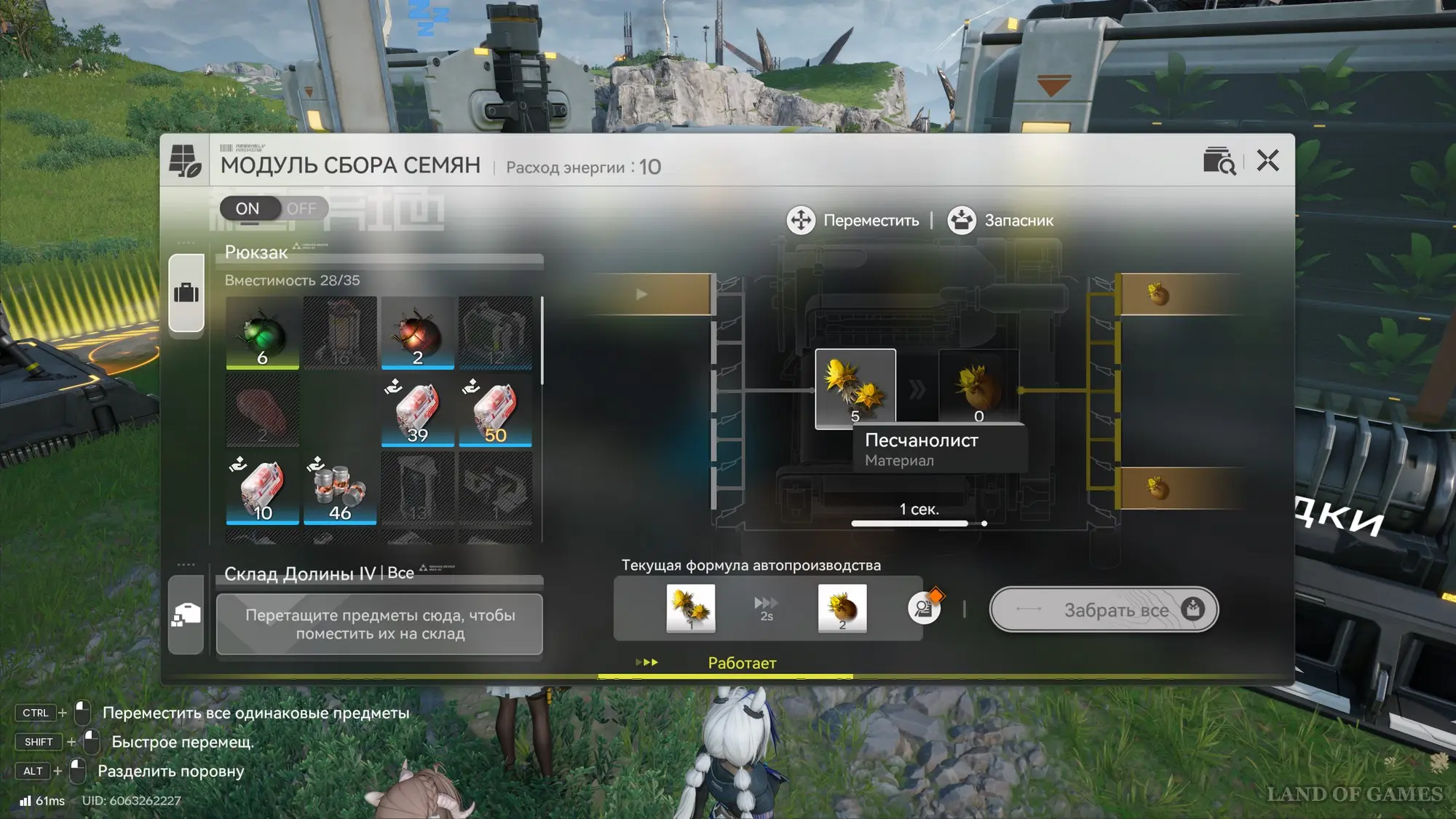Collect all with Забрать все
Viewport: 1456px width, 819px height.
coord(1103,609)
